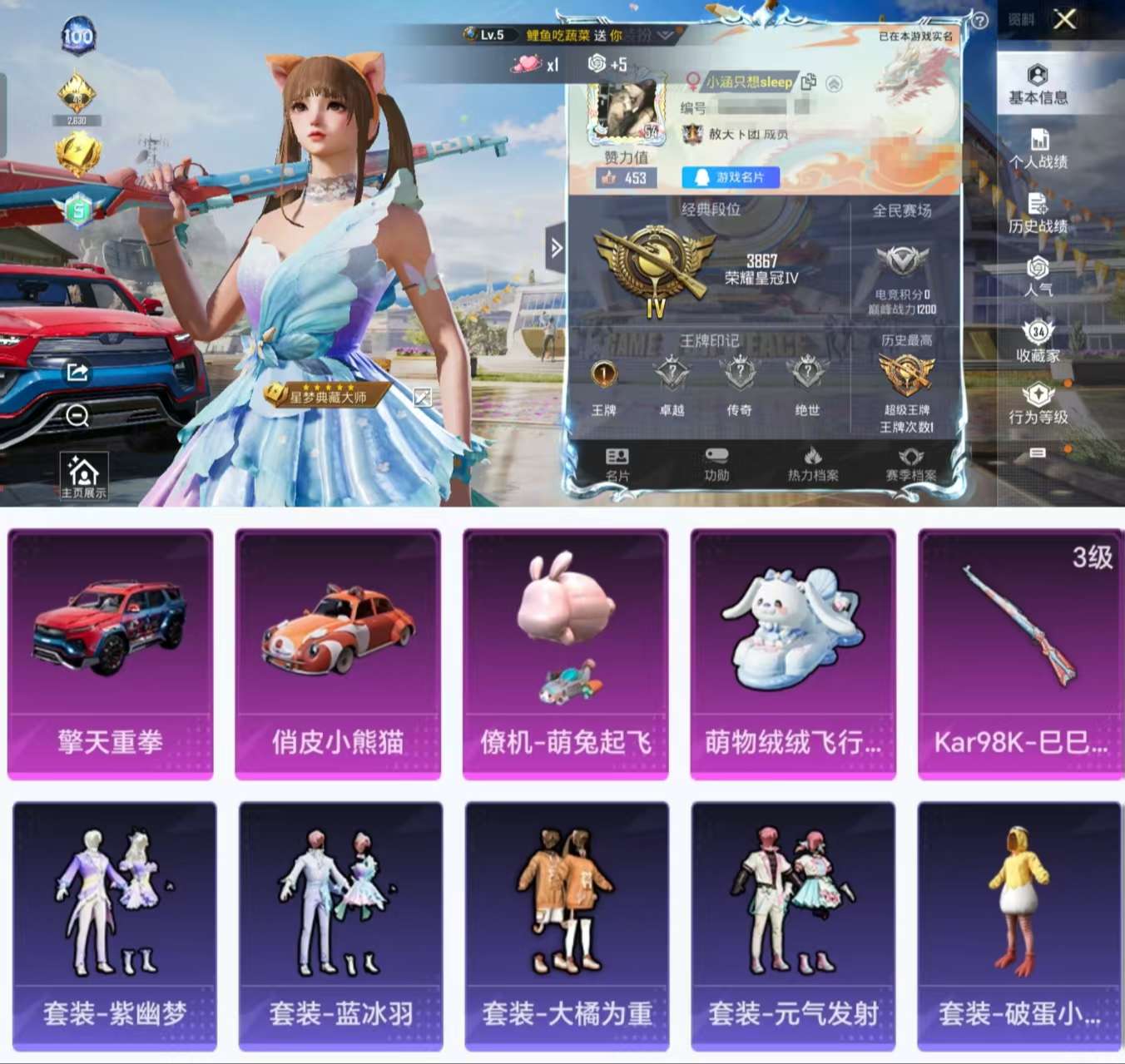1125x1064 pixels.
Task: Select the 擎天重拳 vehicle skin tile
Action: (x=110, y=654)
